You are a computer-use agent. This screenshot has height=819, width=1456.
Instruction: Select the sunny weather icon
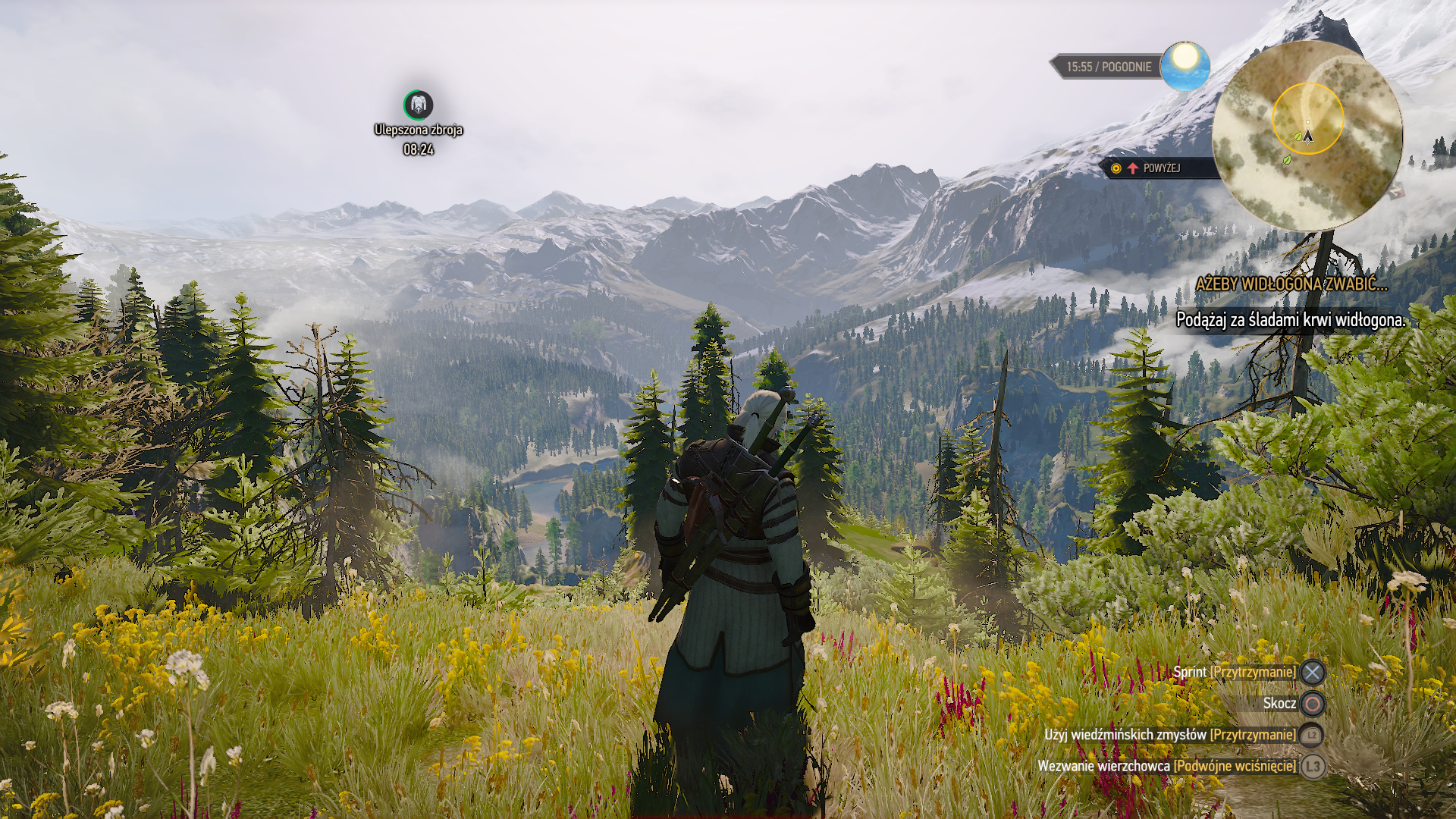point(1185,66)
